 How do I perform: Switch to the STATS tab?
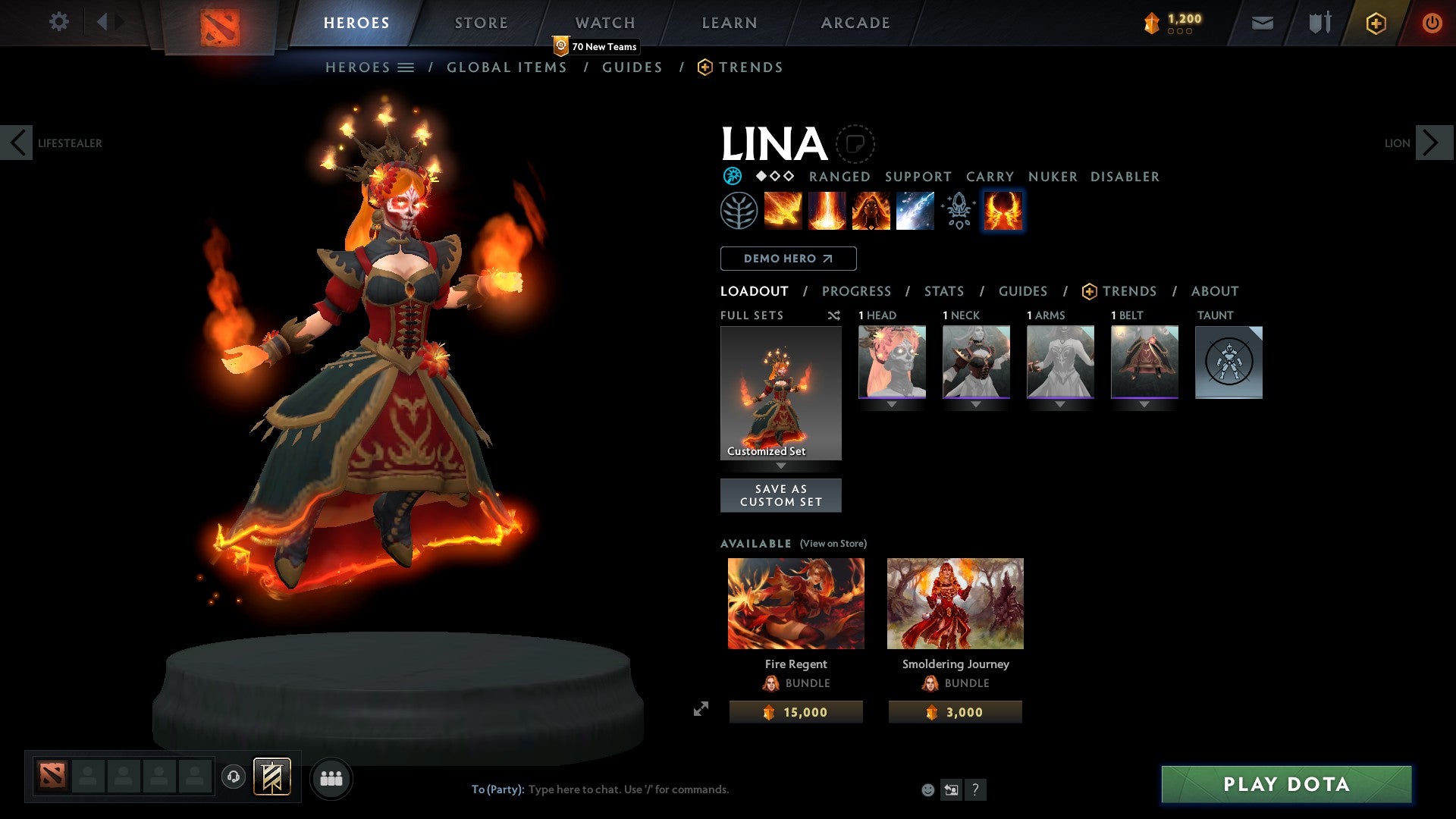tap(943, 291)
